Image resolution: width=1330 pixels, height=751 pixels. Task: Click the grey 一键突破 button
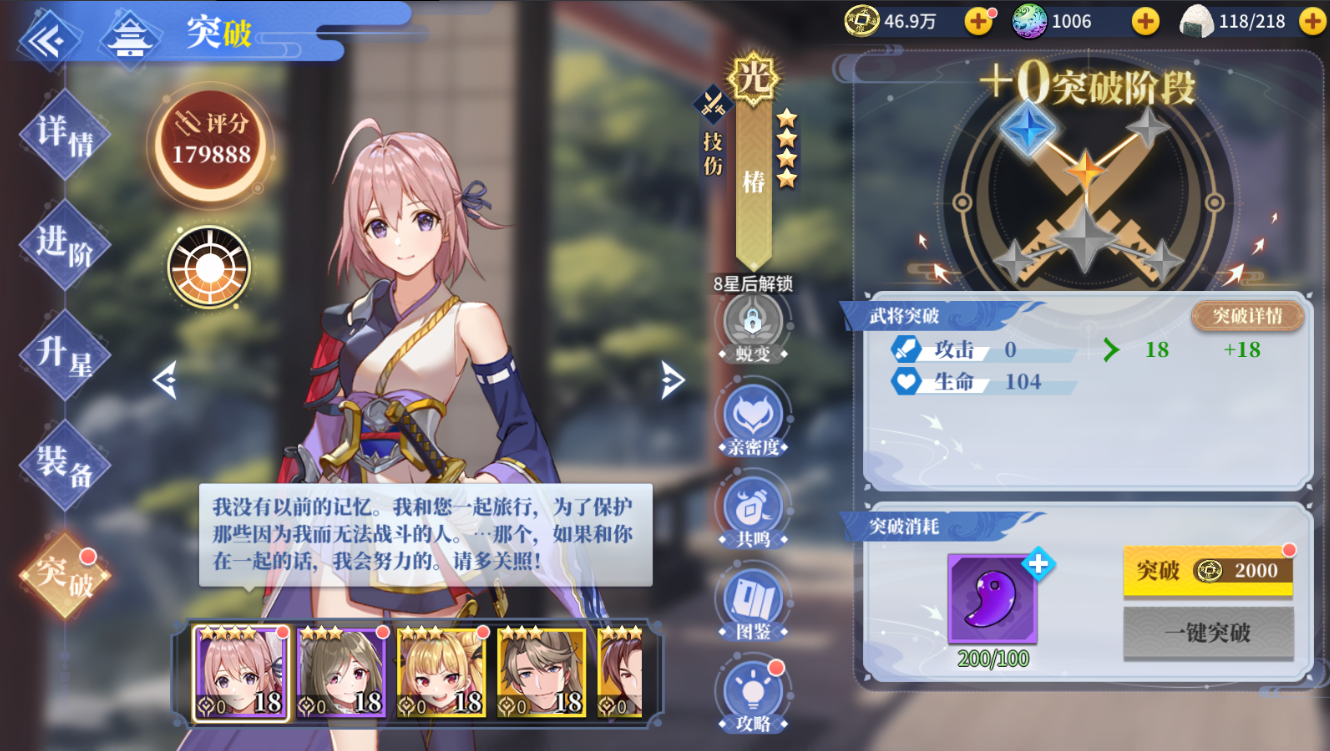[1208, 633]
